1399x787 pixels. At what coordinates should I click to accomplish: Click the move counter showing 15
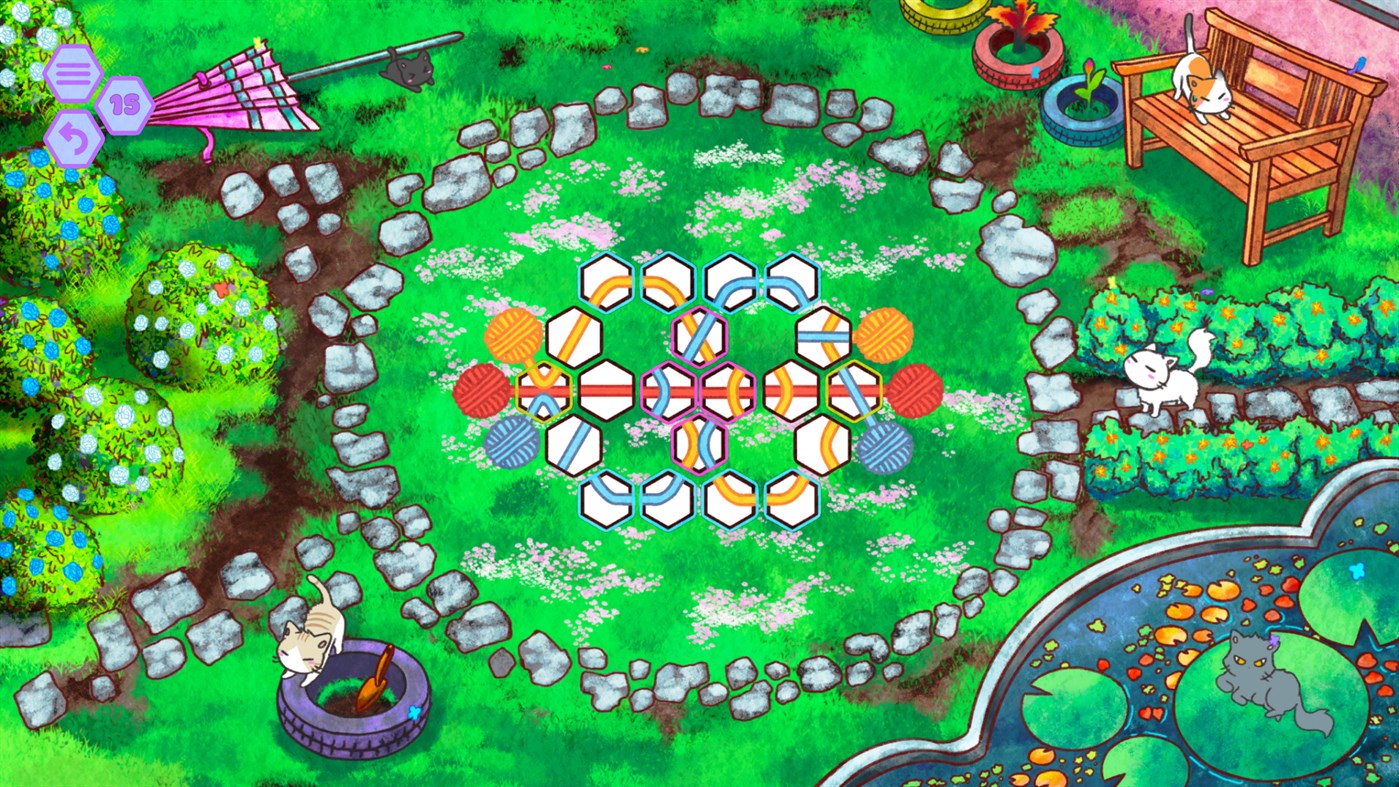click(125, 103)
